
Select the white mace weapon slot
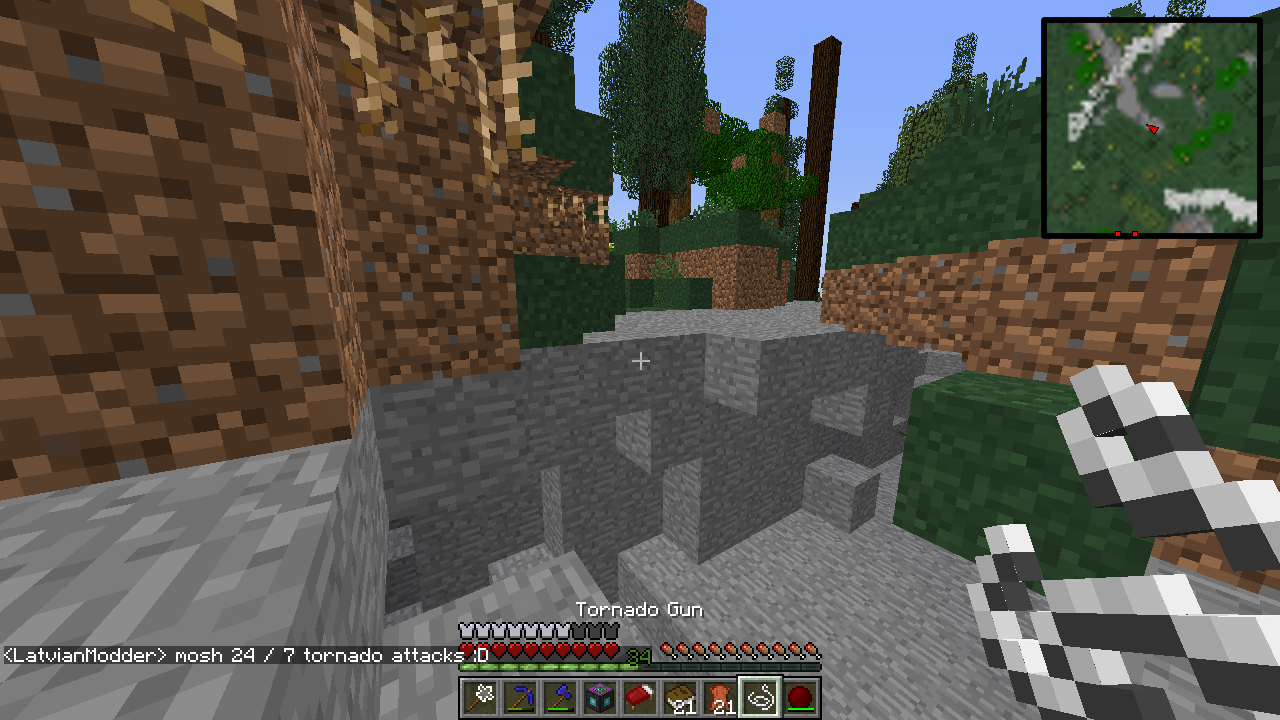480,697
